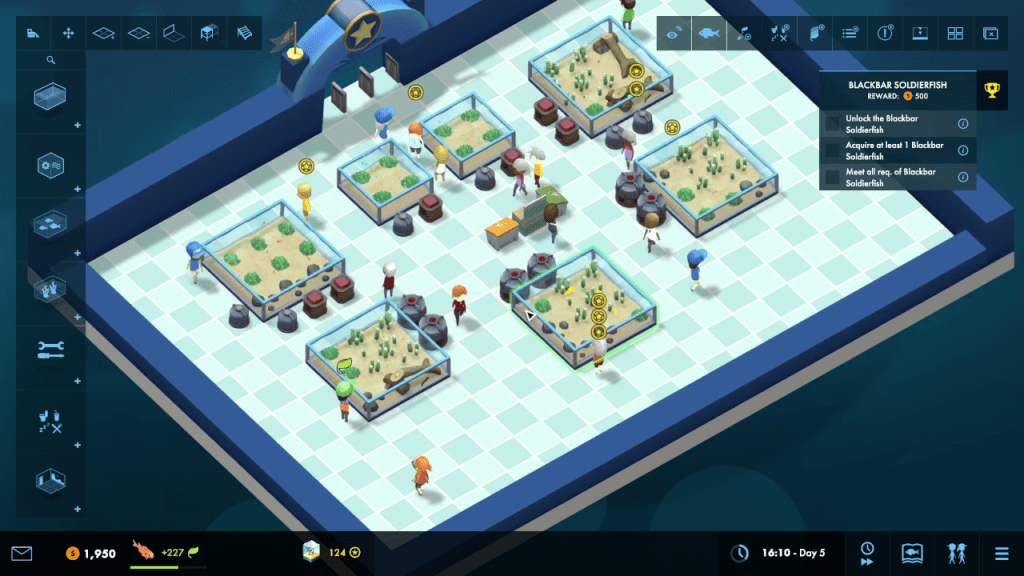Activate the fast-forward clock speed button
1024x576 pixels.
pyautogui.click(x=867, y=553)
